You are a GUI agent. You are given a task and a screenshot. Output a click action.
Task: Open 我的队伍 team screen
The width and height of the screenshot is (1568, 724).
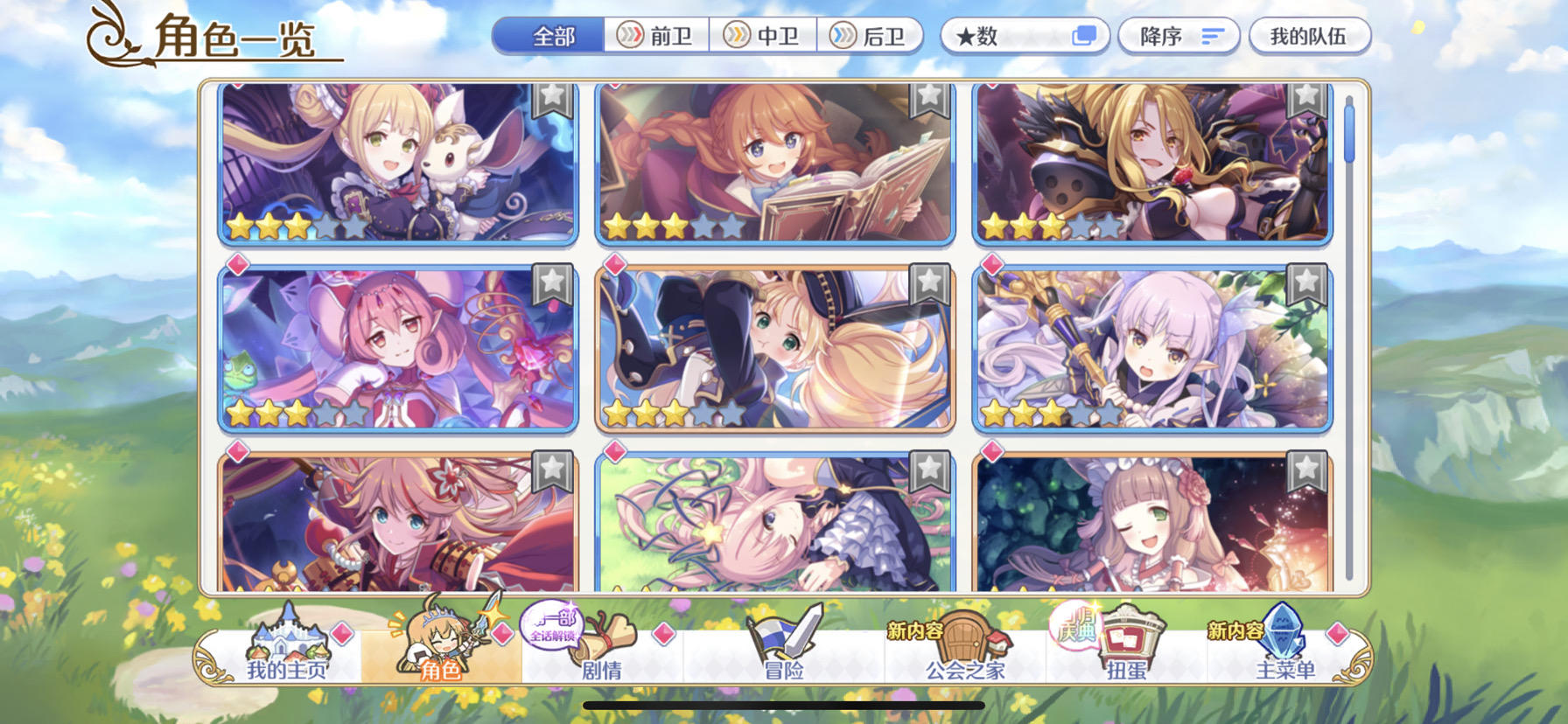pyautogui.click(x=1309, y=35)
